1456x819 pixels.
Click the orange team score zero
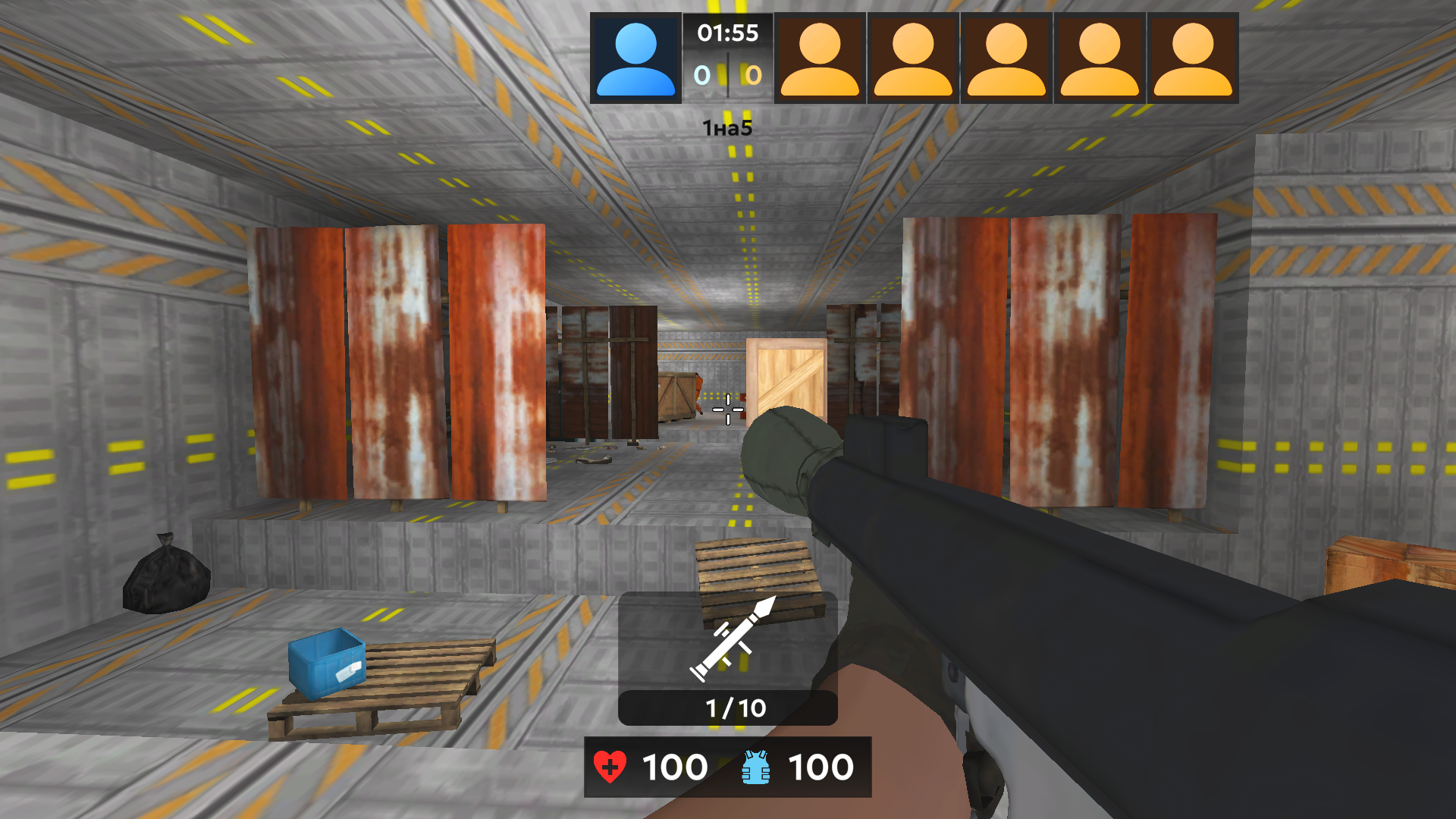point(752,75)
